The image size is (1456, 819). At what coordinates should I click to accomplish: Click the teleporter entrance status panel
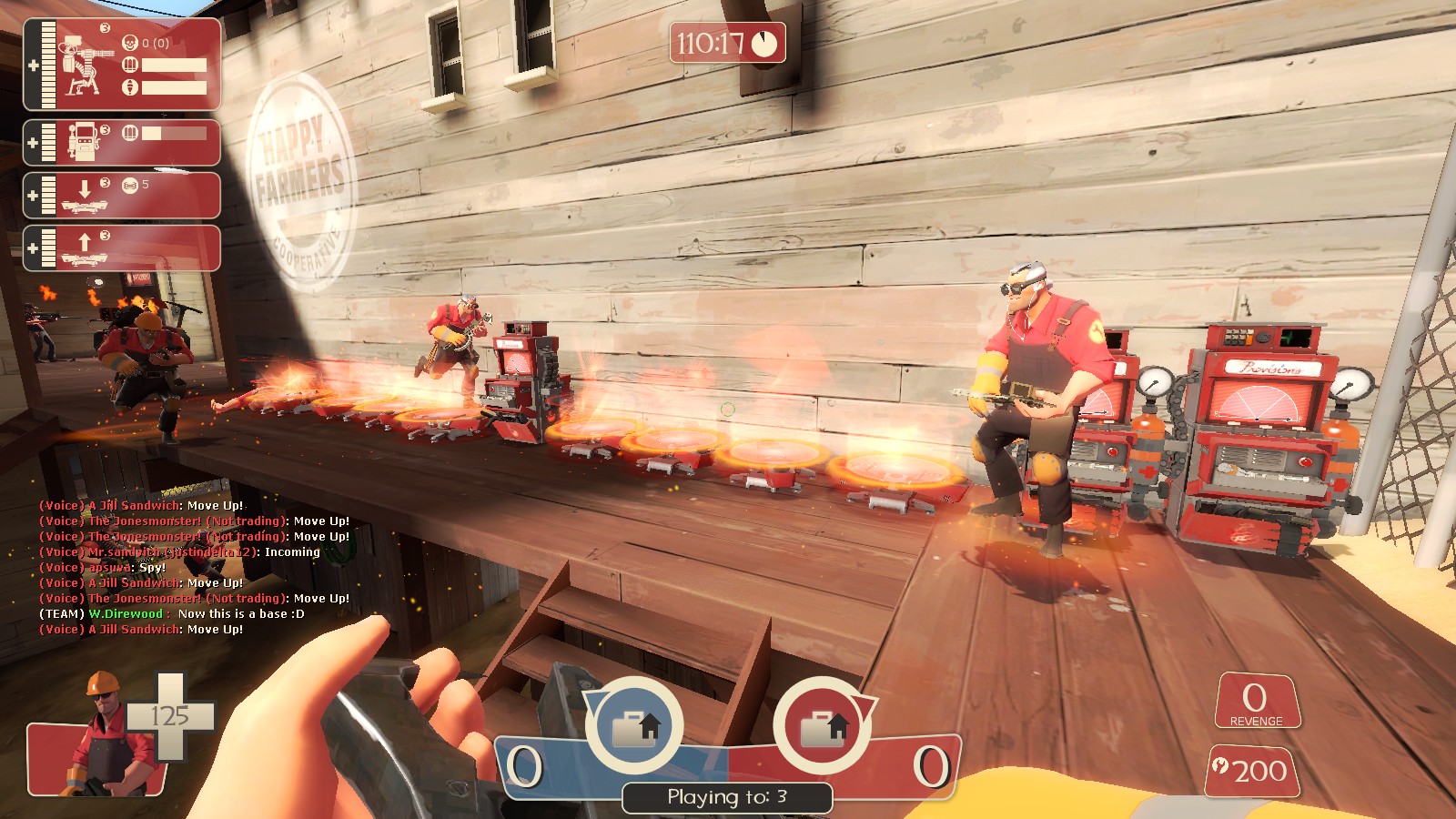pyautogui.click(x=123, y=196)
